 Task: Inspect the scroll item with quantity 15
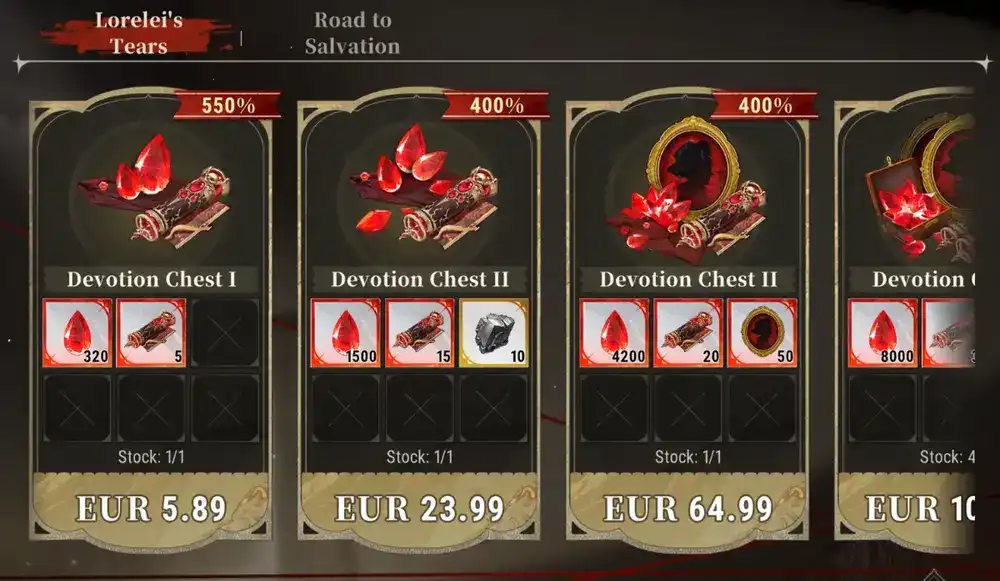(419, 332)
